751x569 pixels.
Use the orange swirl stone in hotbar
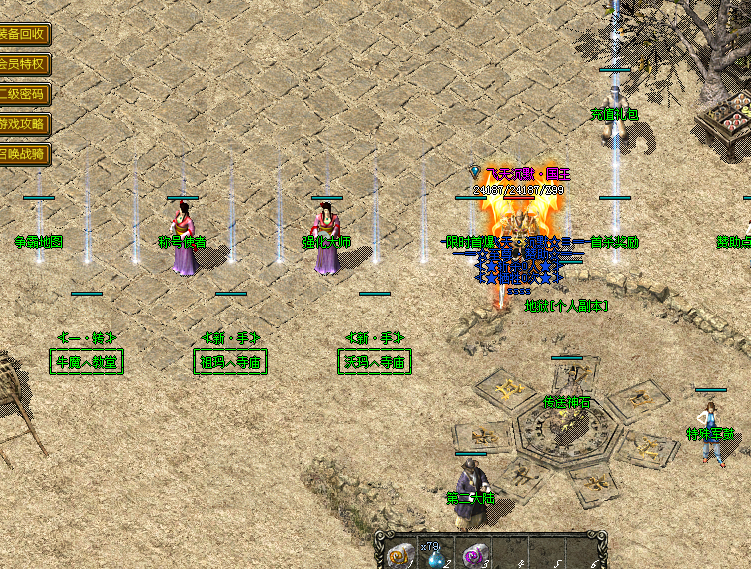coord(399,557)
